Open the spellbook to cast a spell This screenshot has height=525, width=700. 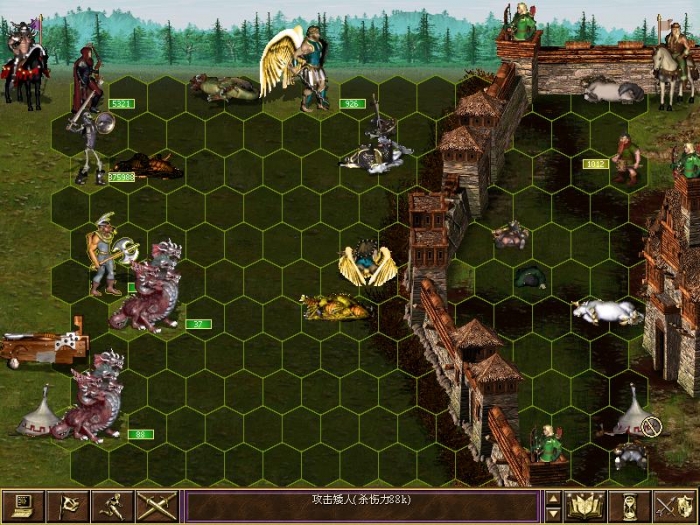(x=584, y=506)
